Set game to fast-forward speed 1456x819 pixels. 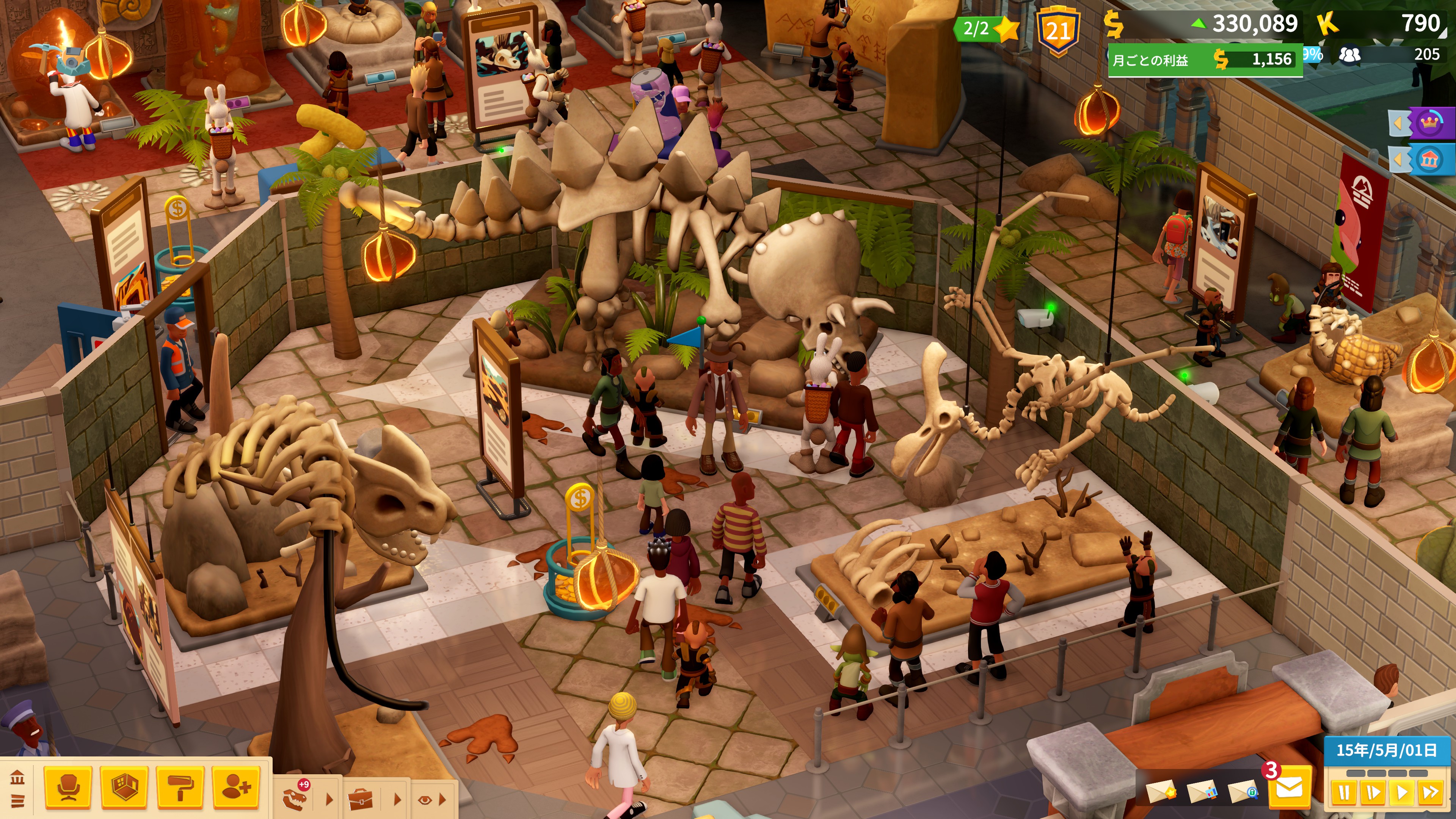click(x=1431, y=792)
